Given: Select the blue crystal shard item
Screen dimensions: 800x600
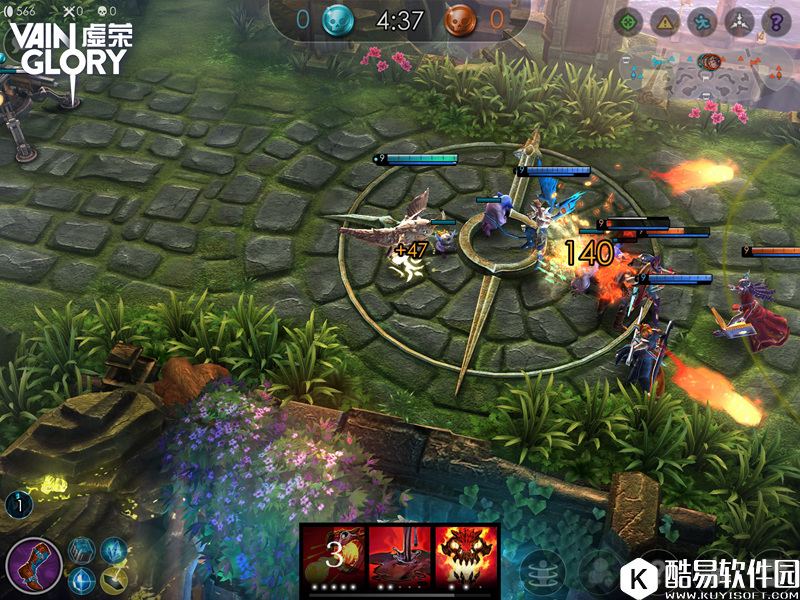Looking at the screenshot, I should tap(114, 549).
